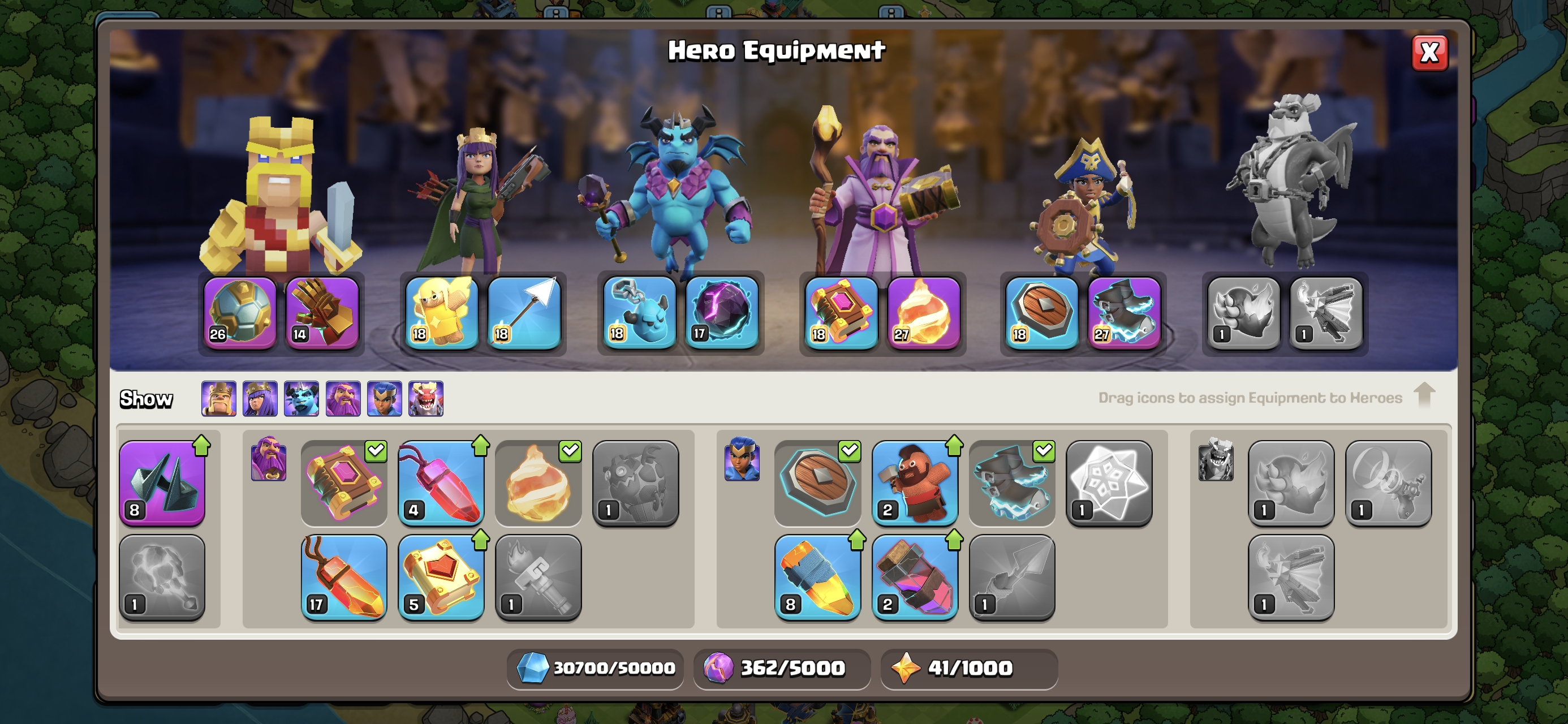The width and height of the screenshot is (1568, 724).
Task: Pick the level 5 golden heart tome
Action: pyautogui.click(x=441, y=578)
